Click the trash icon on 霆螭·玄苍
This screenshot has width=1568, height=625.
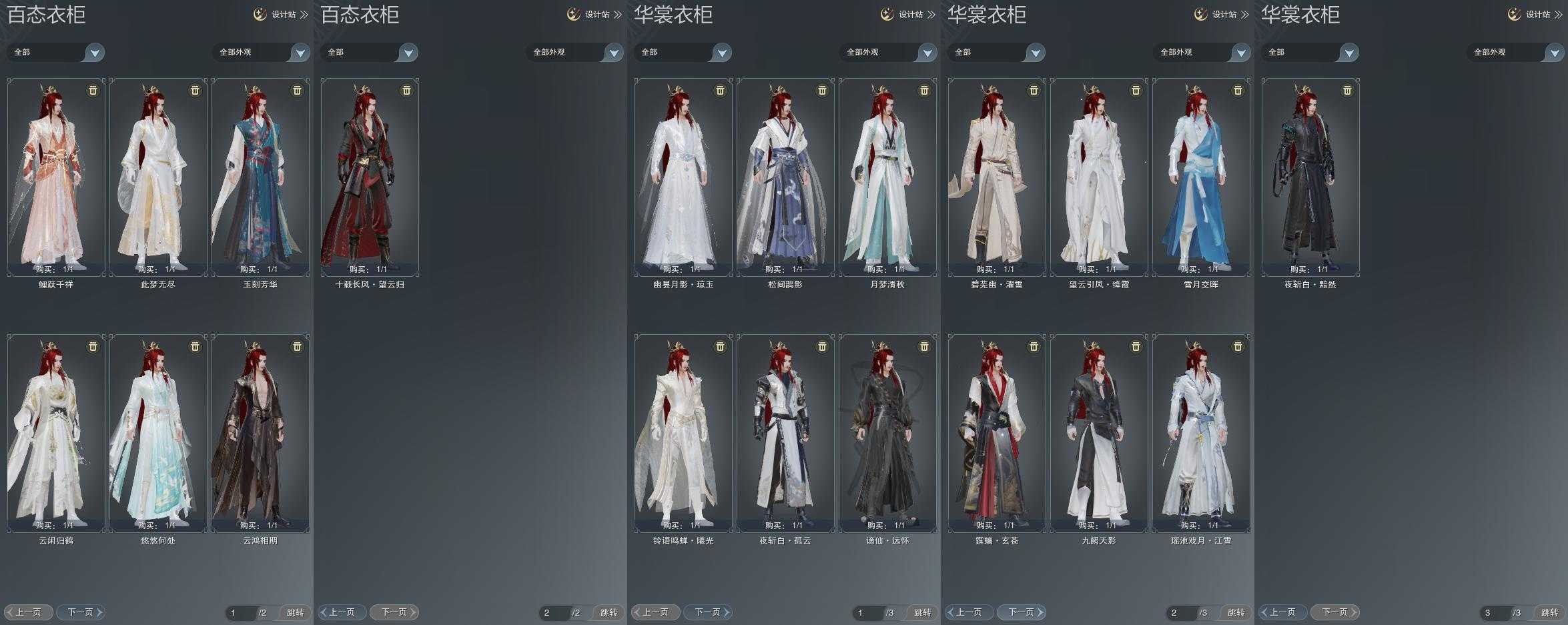[1034, 346]
